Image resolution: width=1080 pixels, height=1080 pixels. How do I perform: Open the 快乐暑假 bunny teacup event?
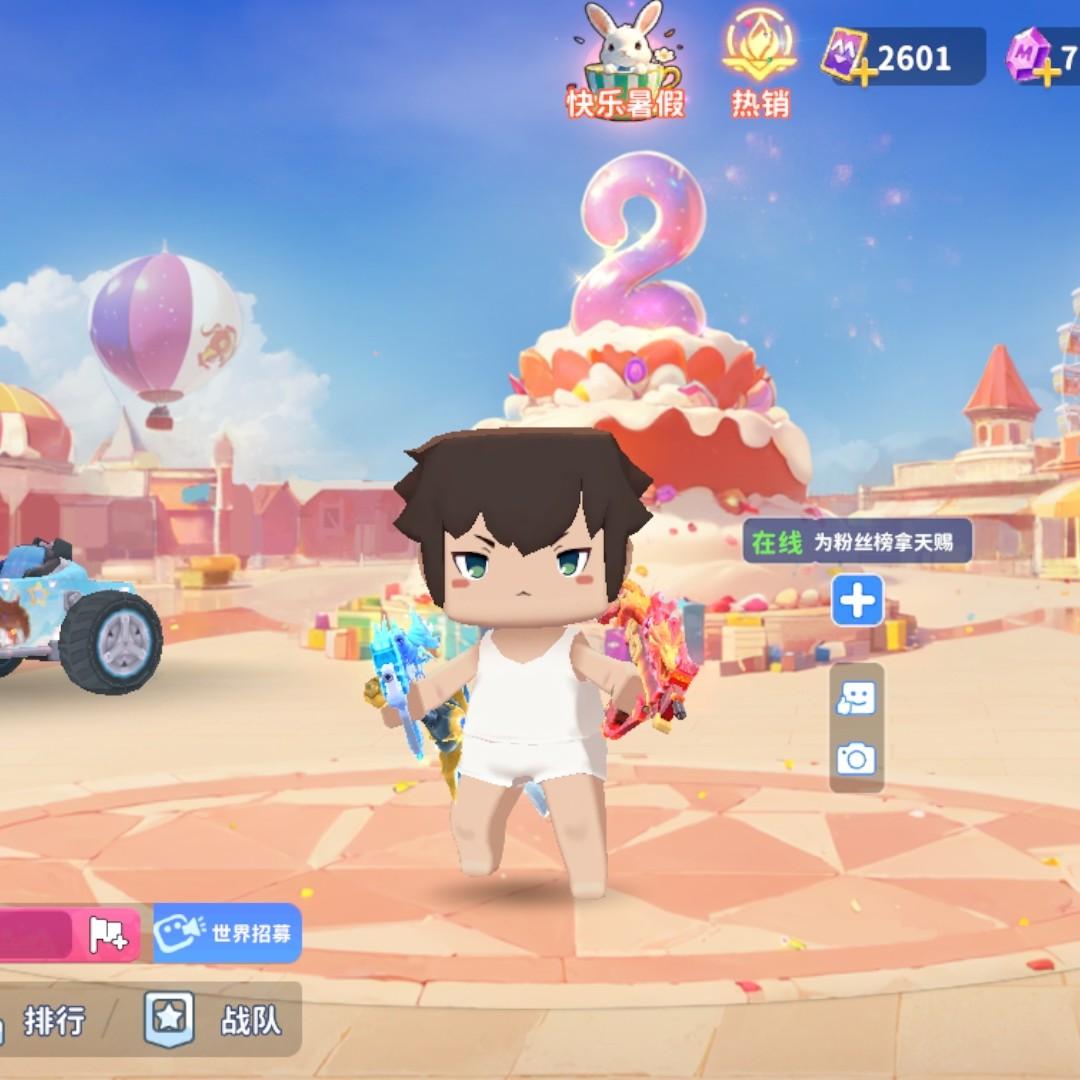click(627, 62)
